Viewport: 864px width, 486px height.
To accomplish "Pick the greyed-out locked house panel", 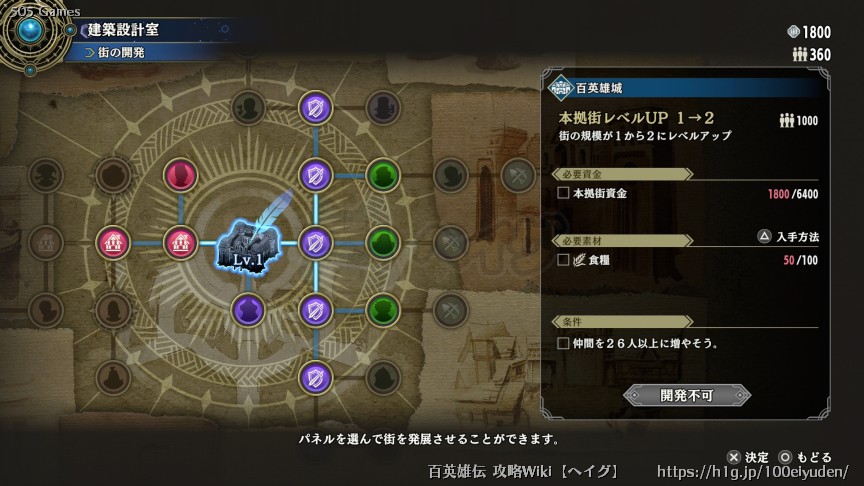I will (x=46, y=241).
